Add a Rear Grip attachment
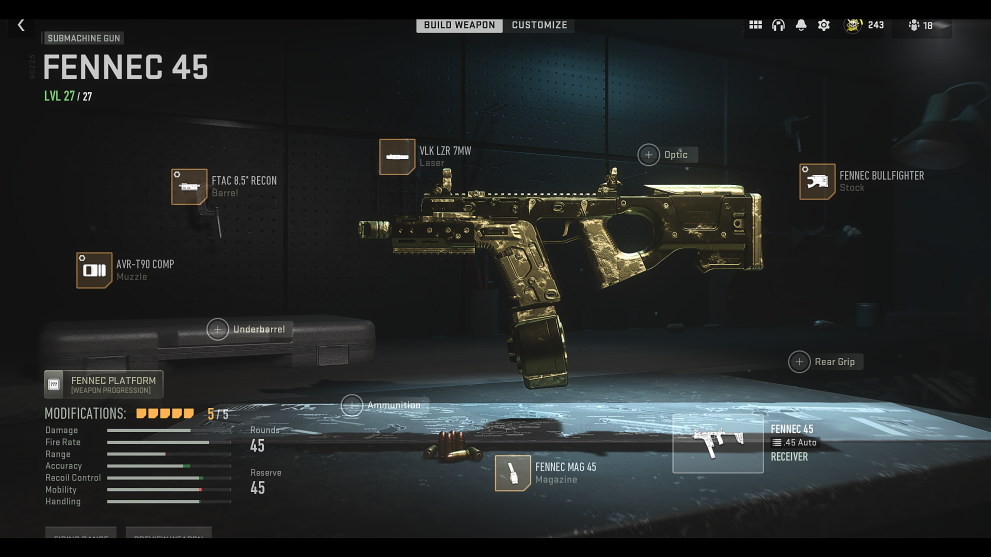The width and height of the screenshot is (991, 557). pos(799,361)
